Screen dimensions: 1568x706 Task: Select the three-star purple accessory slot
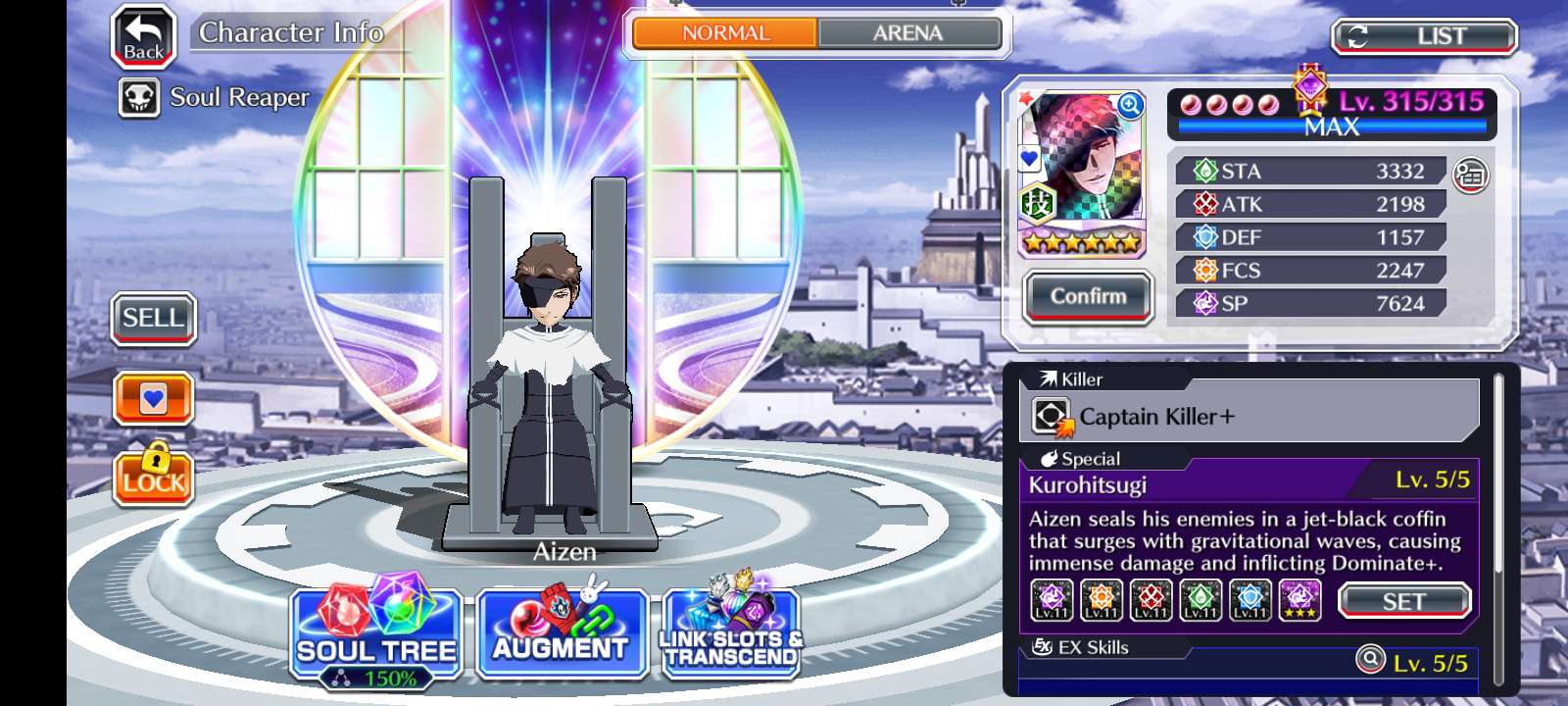(1299, 600)
